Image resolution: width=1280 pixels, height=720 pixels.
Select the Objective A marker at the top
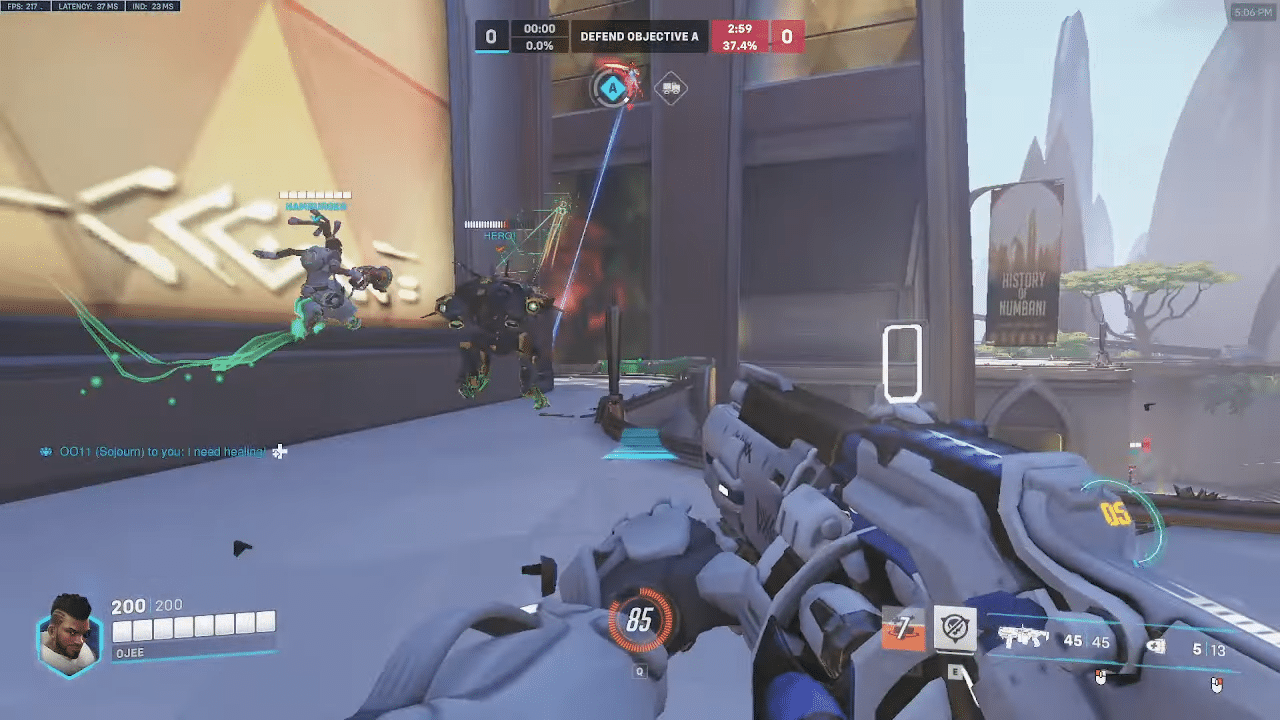coord(613,87)
